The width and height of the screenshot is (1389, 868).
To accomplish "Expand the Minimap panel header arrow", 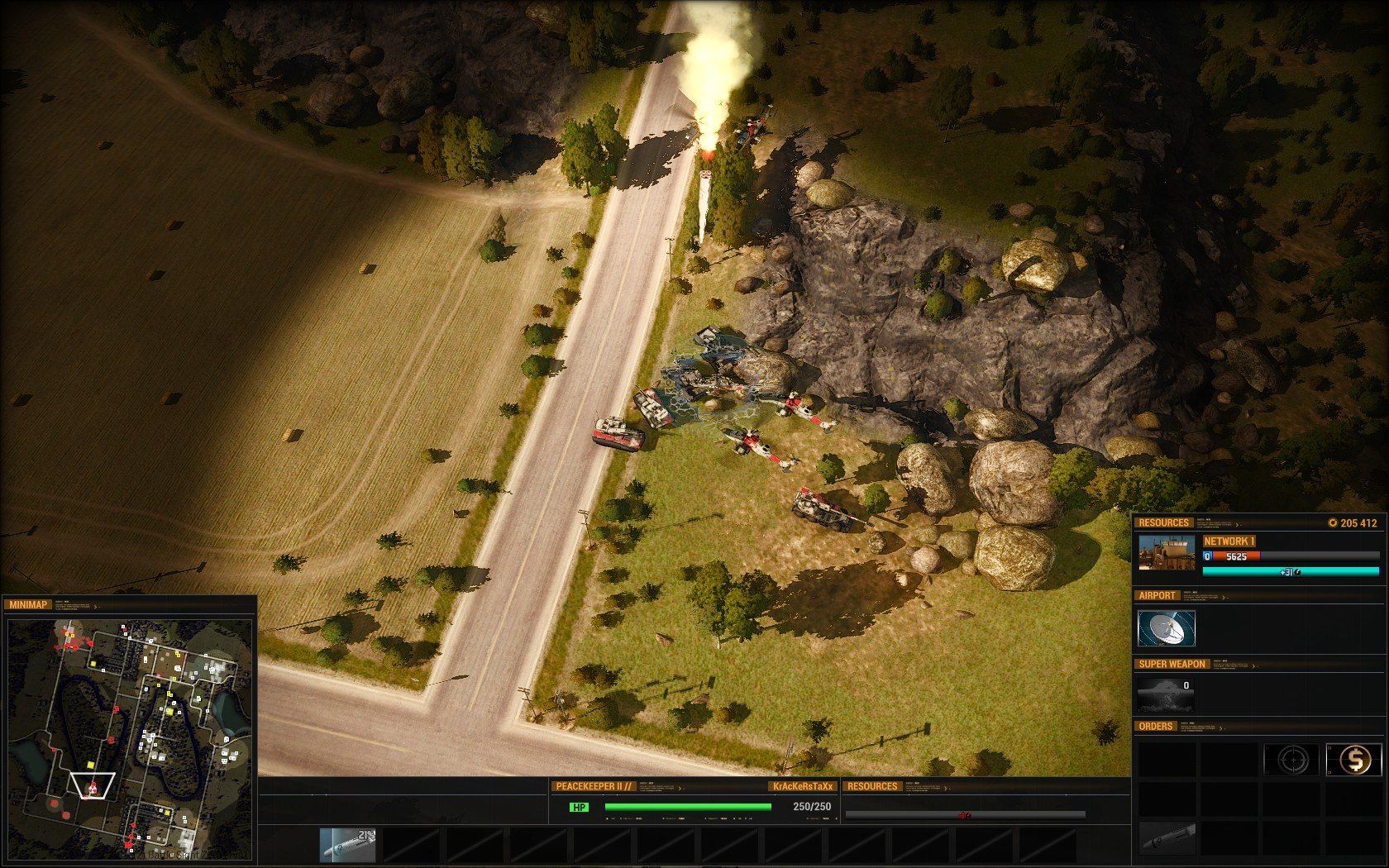I will point(96,606).
